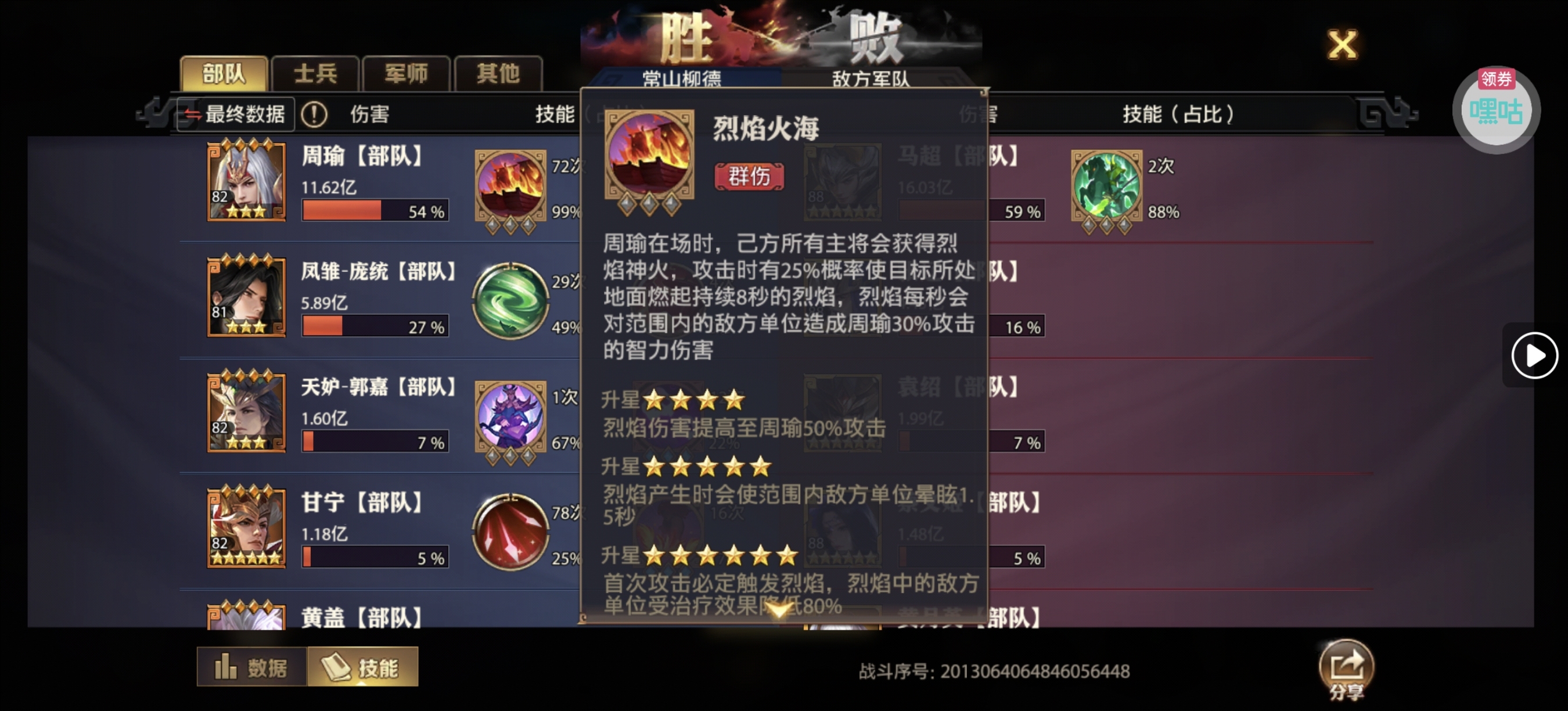Screen dimensions: 1568x711
Task: Tap the 嘿咕 coupon button
Action: pos(1496,111)
